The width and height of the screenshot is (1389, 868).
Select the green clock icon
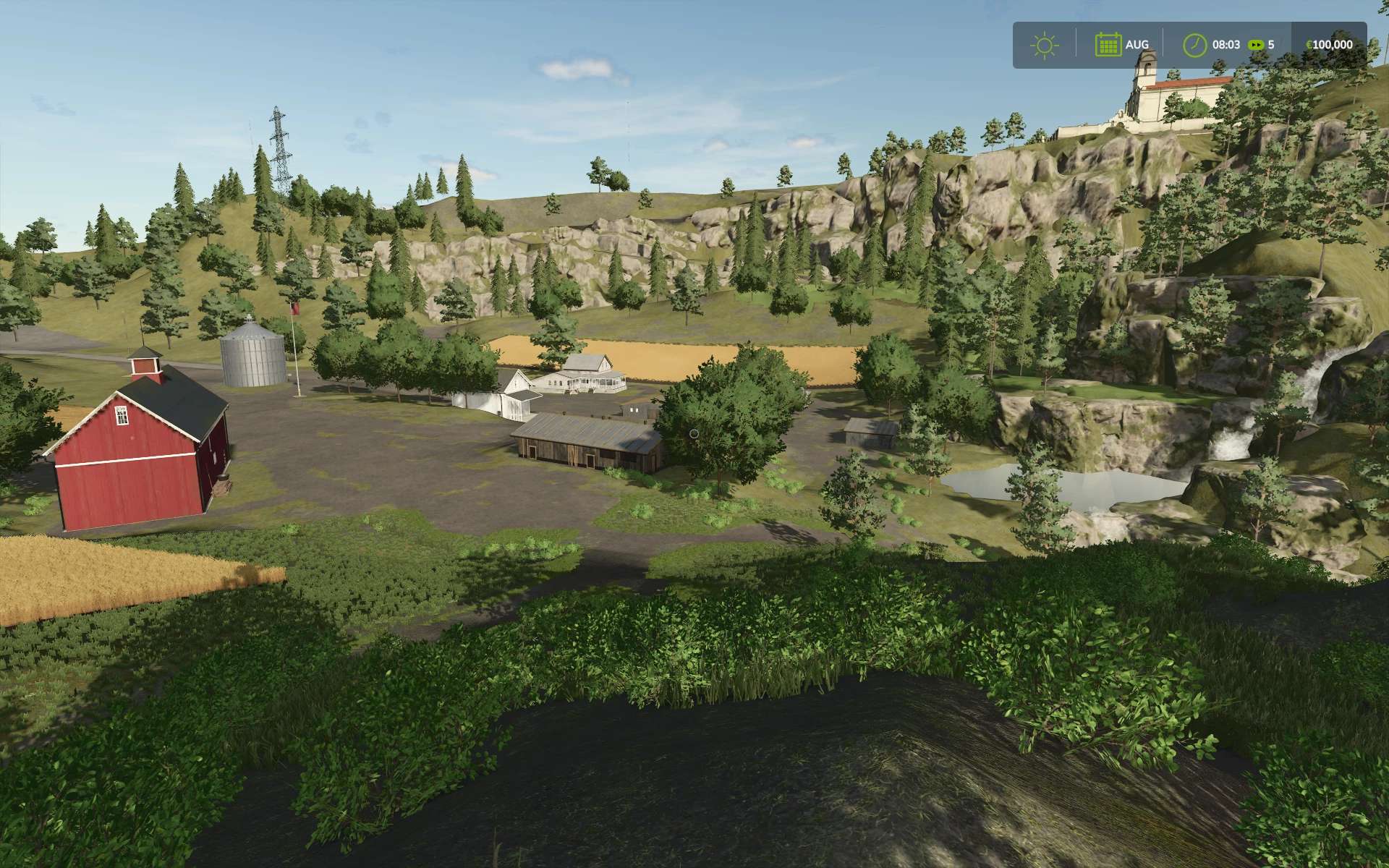click(1194, 45)
